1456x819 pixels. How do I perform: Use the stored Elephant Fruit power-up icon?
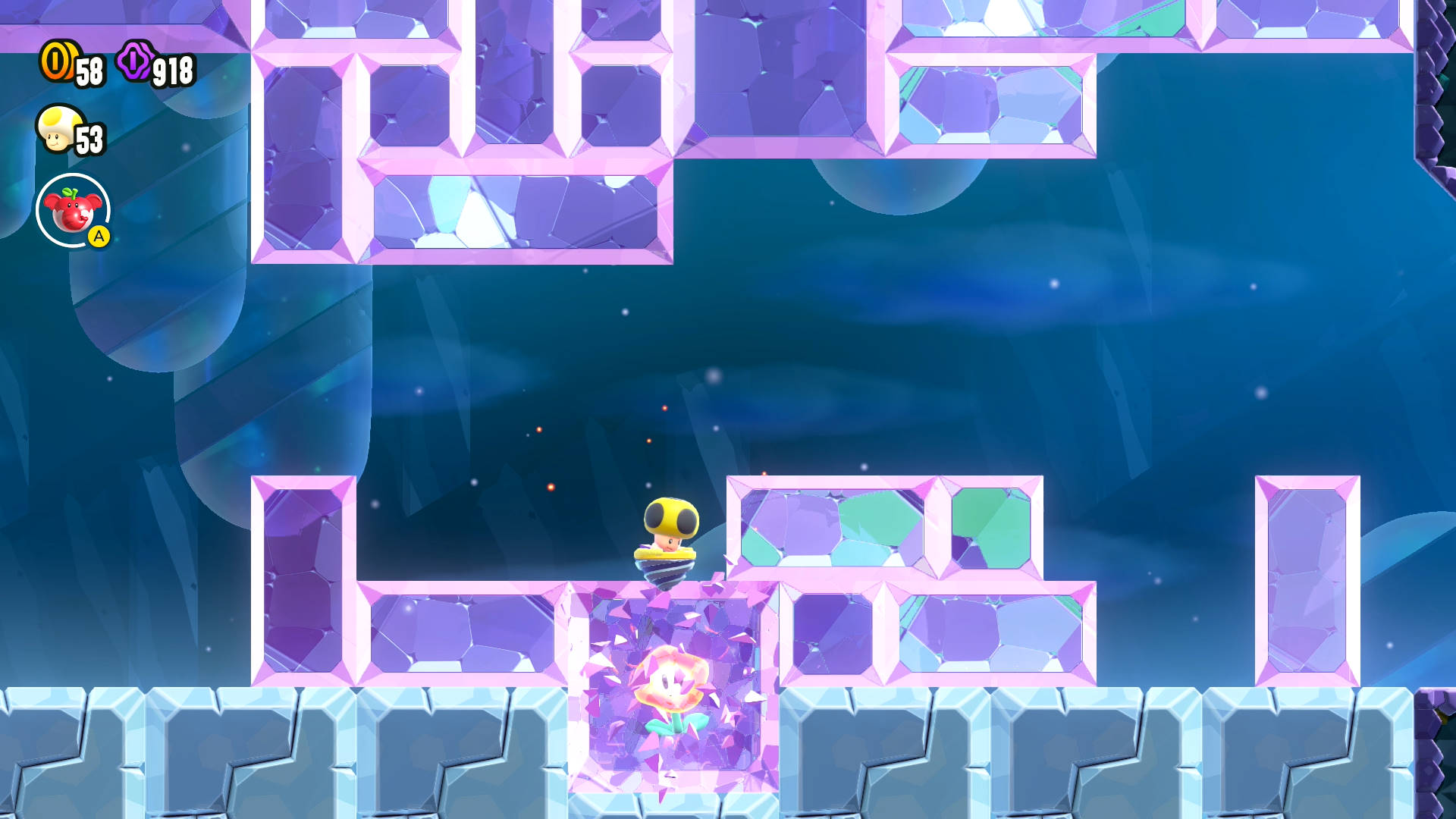[73, 211]
